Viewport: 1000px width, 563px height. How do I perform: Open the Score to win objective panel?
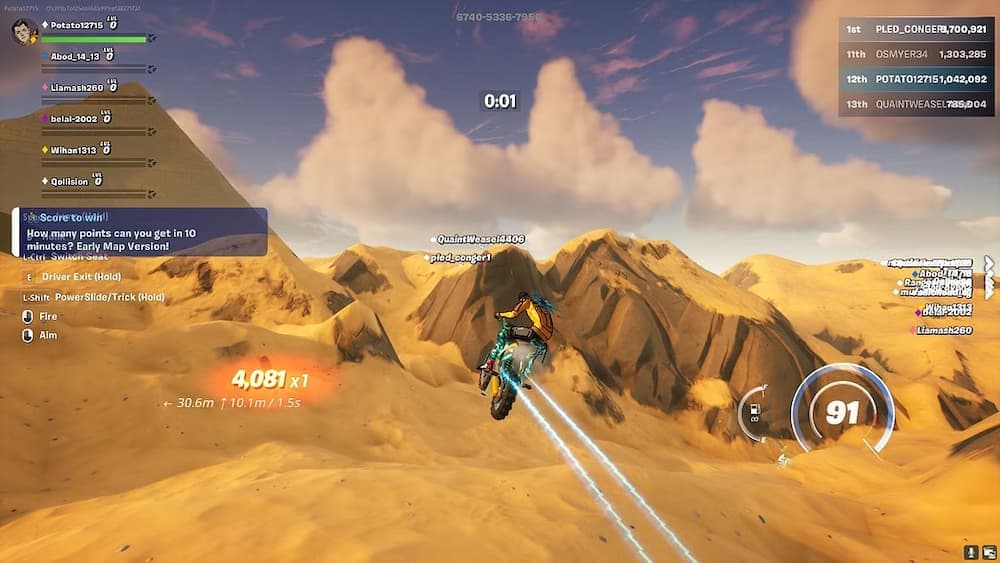(x=140, y=231)
